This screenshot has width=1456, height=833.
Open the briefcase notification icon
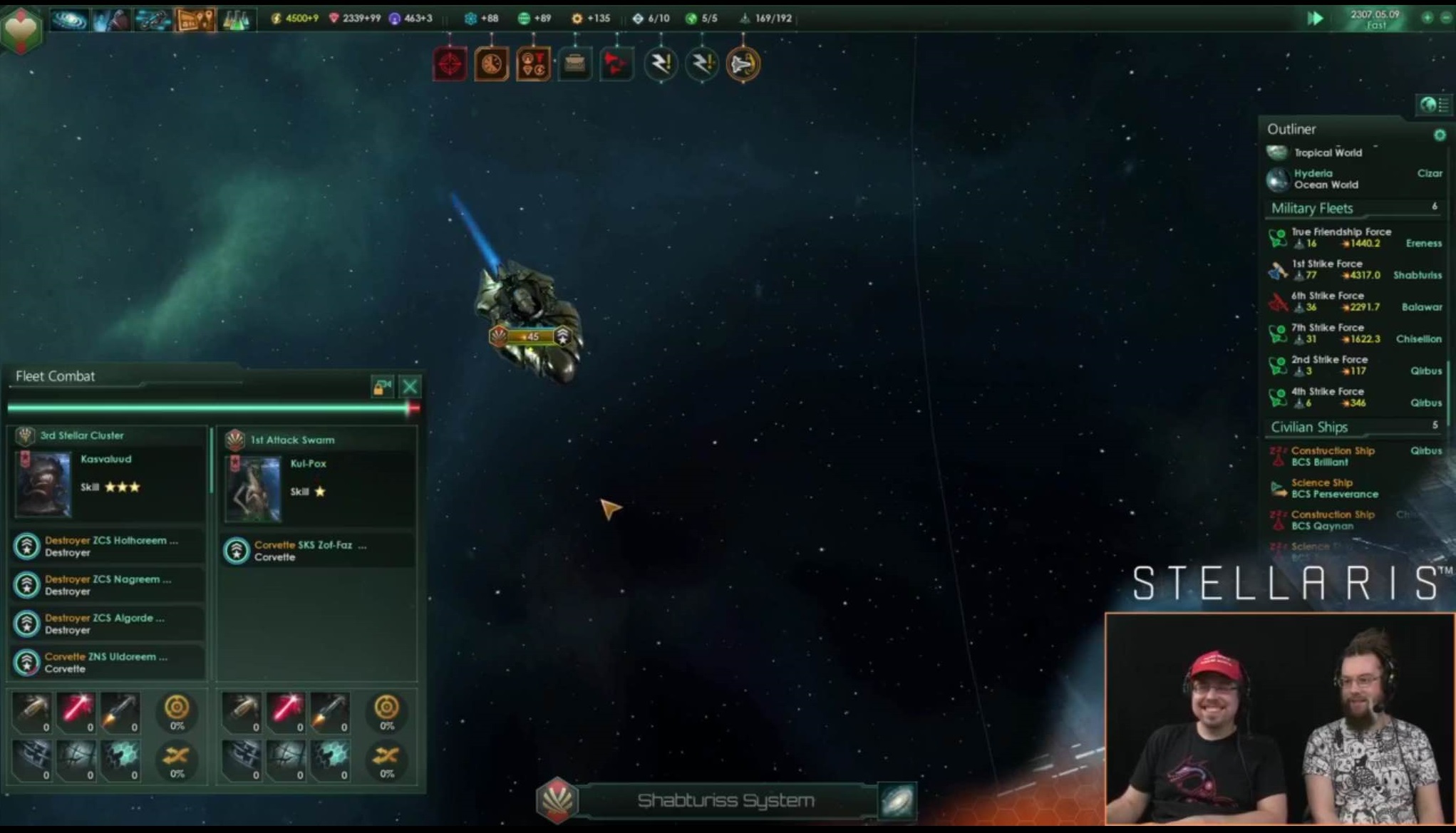pos(574,64)
